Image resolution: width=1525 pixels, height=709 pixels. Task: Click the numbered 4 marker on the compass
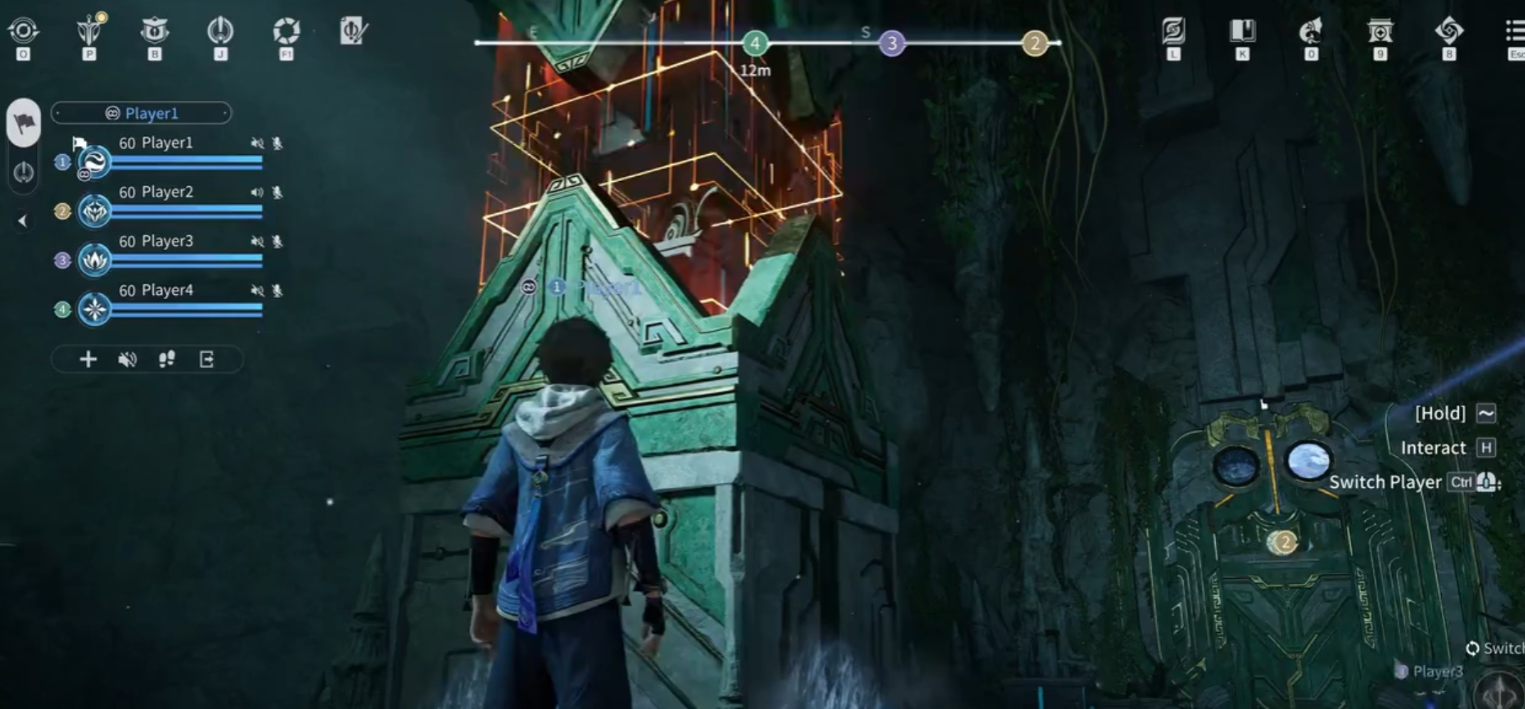(x=755, y=43)
